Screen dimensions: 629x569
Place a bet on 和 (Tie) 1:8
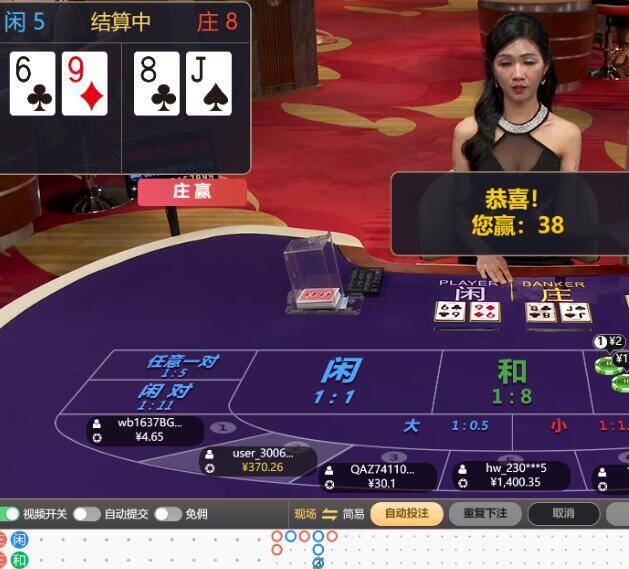(511, 380)
